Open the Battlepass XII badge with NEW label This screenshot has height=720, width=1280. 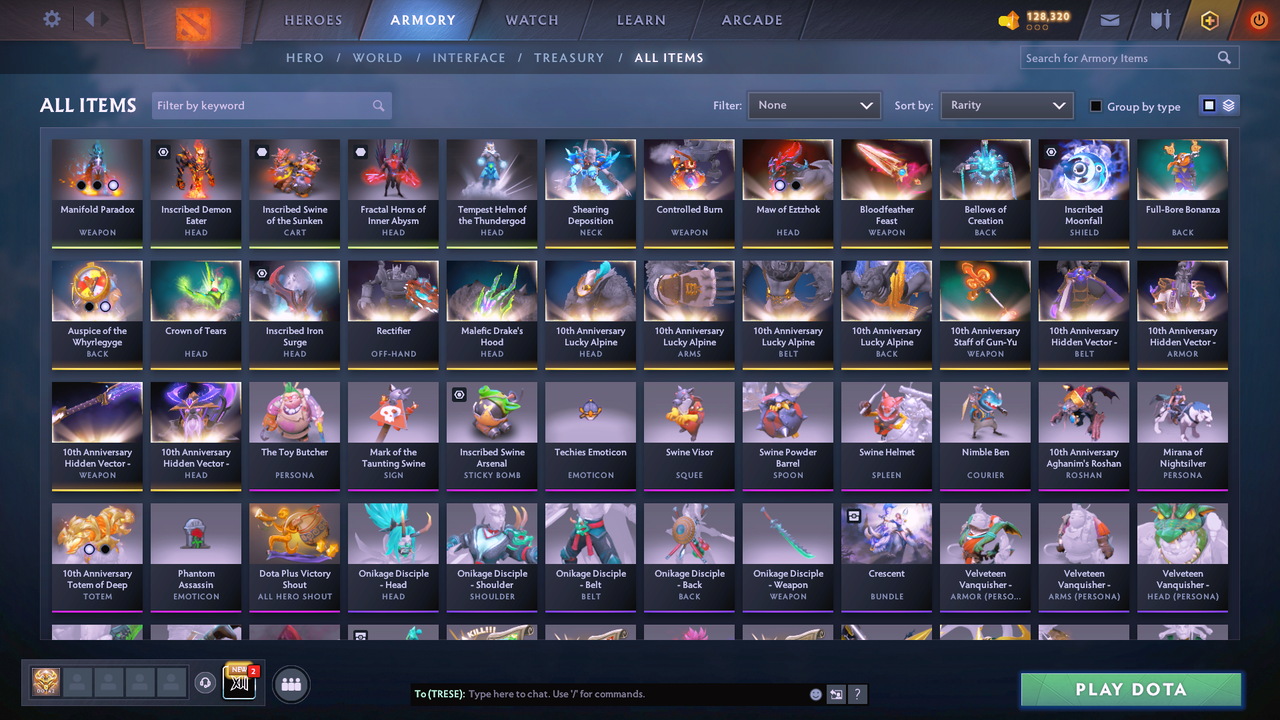click(239, 683)
